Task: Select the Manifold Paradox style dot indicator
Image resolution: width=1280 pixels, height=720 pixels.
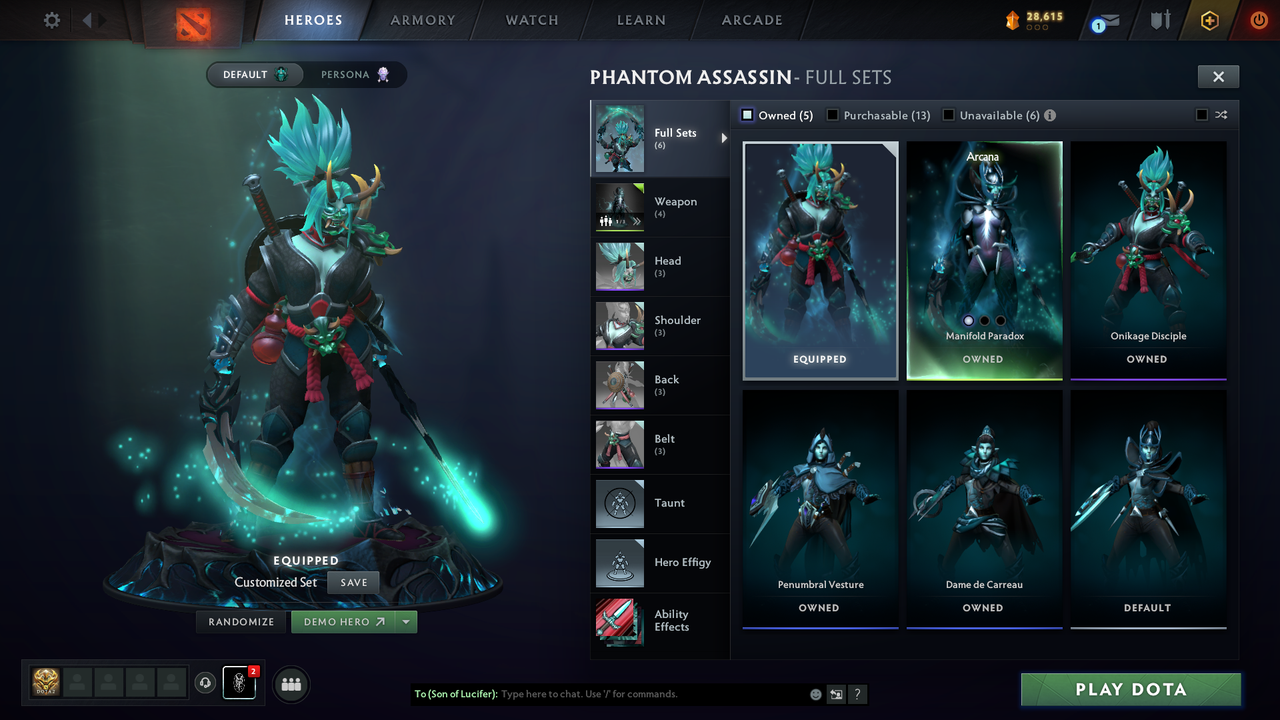Action: click(968, 320)
